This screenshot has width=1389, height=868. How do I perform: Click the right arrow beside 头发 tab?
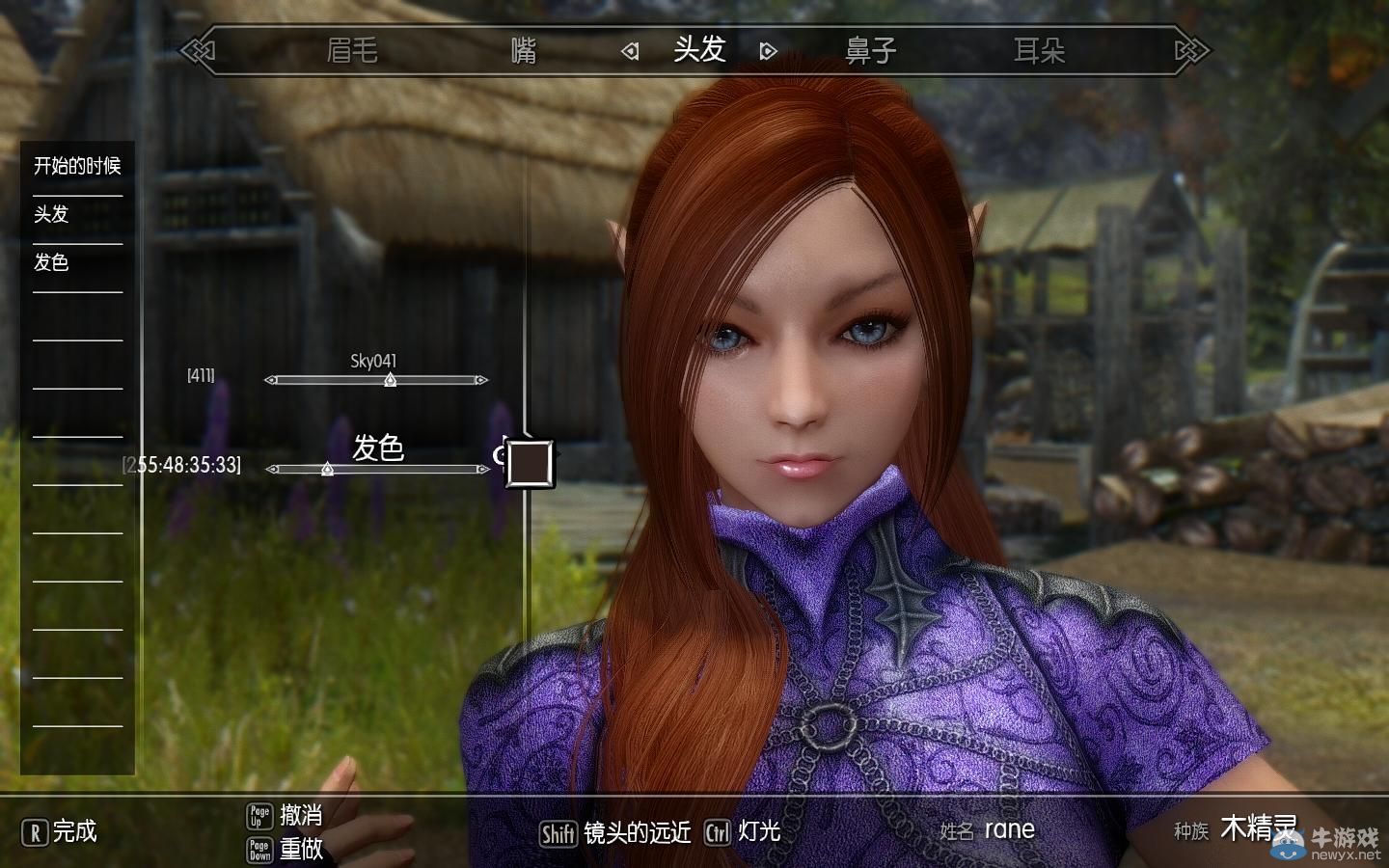pyautogui.click(x=767, y=50)
